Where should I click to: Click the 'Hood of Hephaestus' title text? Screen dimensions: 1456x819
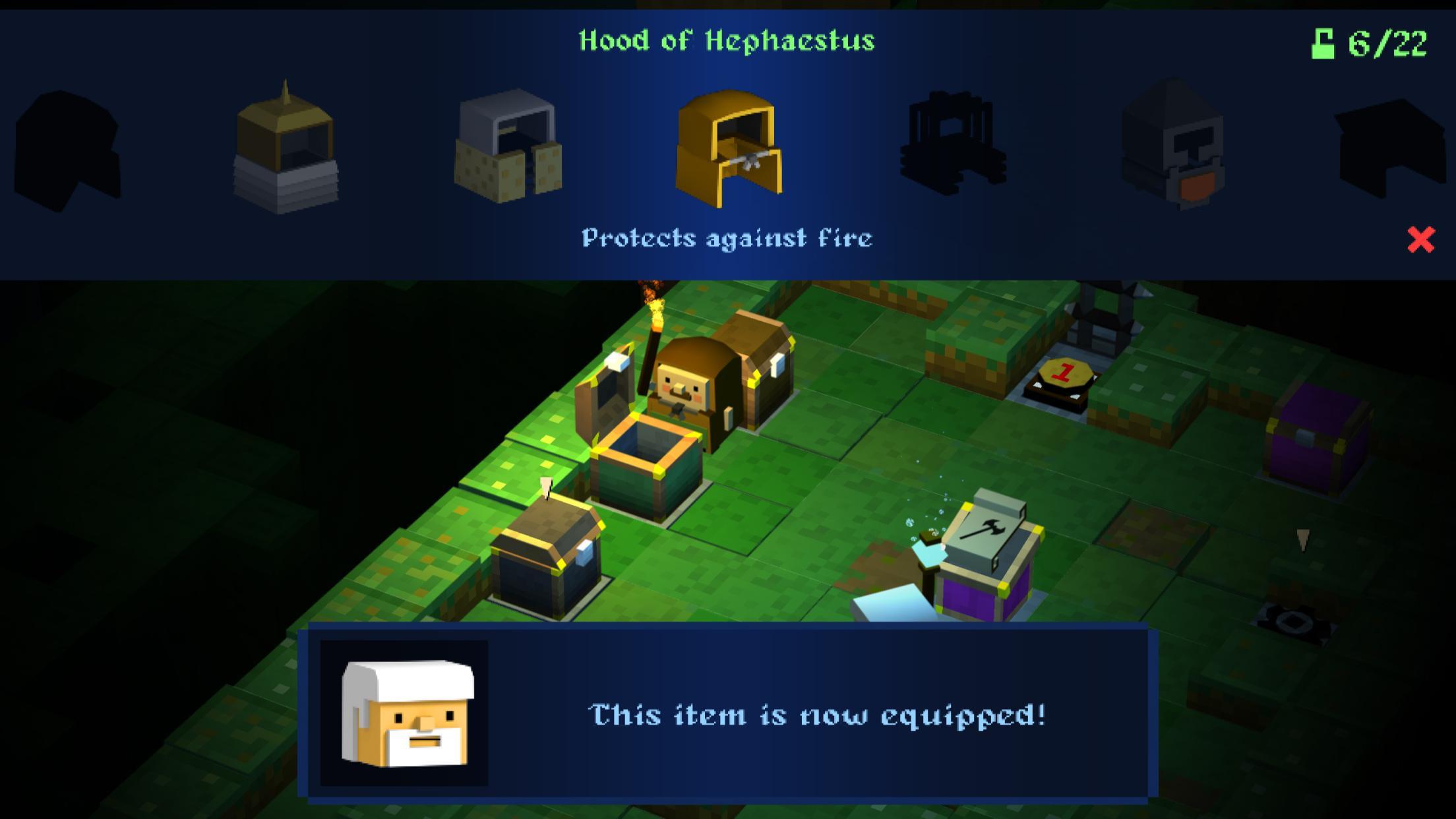coord(727,40)
